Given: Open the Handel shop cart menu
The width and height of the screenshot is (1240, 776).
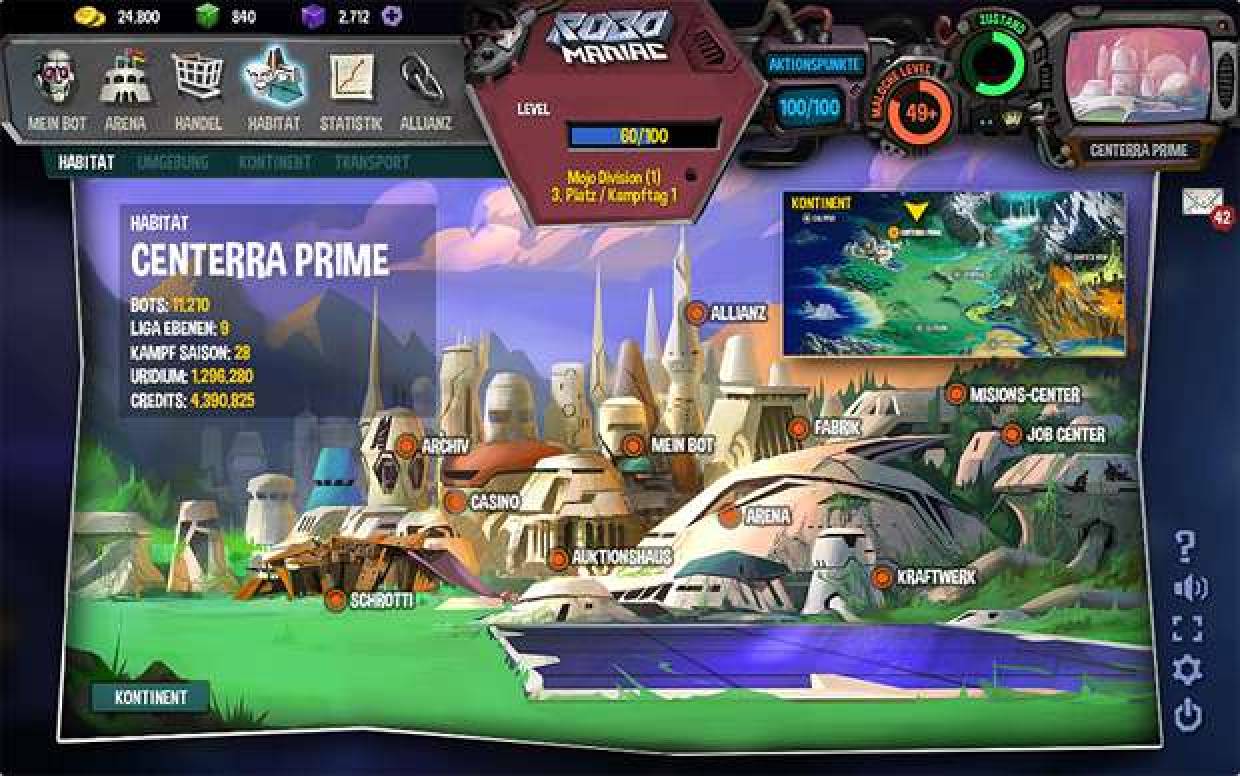Looking at the screenshot, I should coord(197,88).
